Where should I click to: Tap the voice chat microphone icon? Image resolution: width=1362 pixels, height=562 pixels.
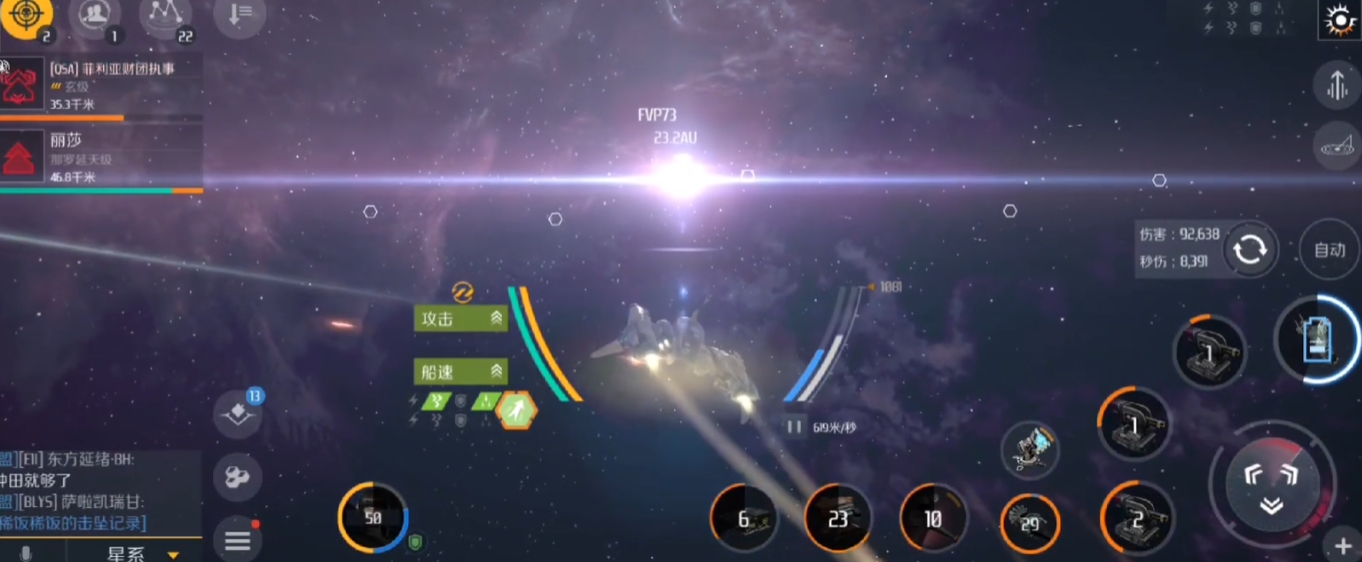pos(25,553)
